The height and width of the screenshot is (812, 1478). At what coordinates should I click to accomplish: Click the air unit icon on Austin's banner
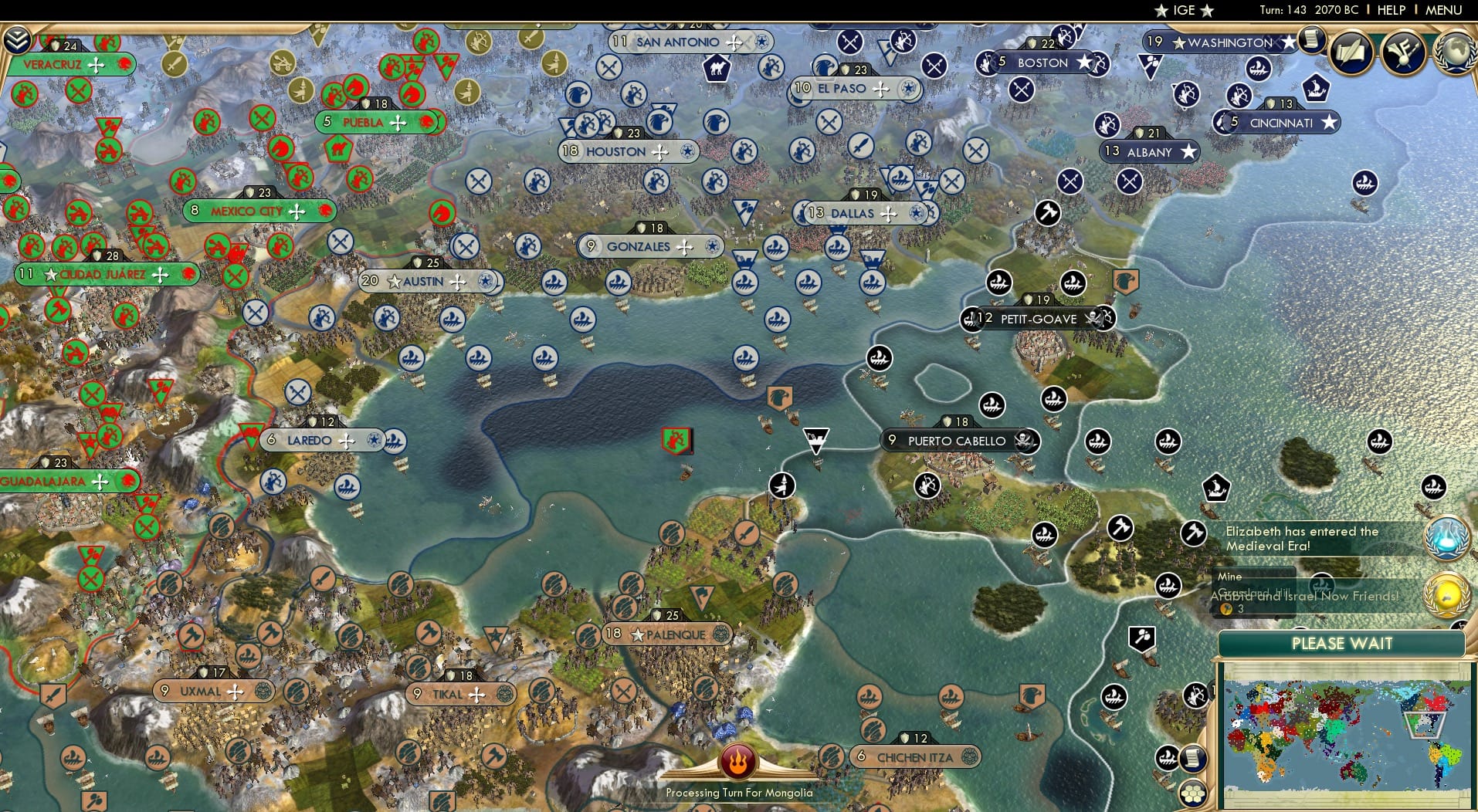pyautogui.click(x=487, y=282)
